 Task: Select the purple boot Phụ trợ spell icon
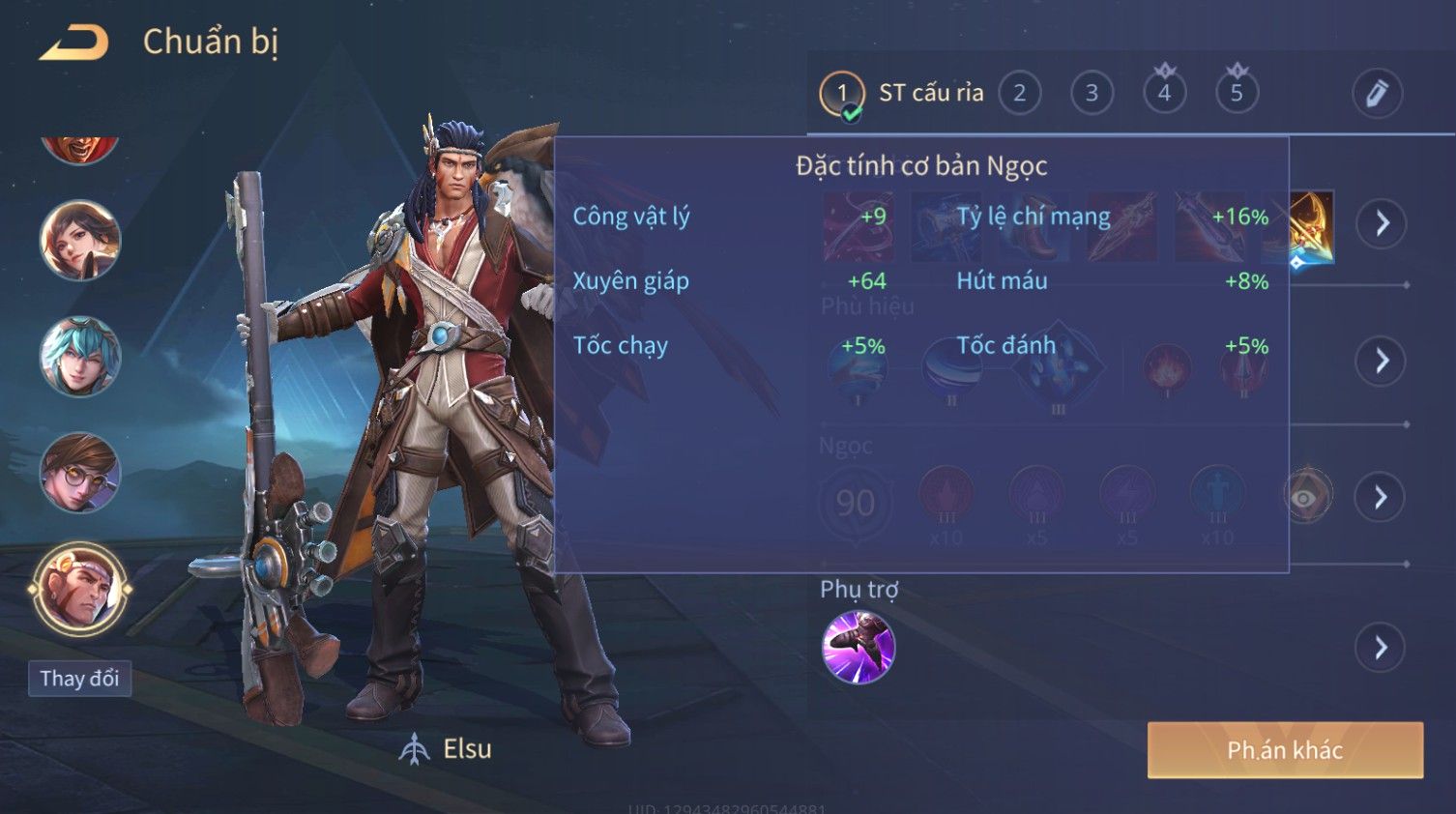coord(858,647)
